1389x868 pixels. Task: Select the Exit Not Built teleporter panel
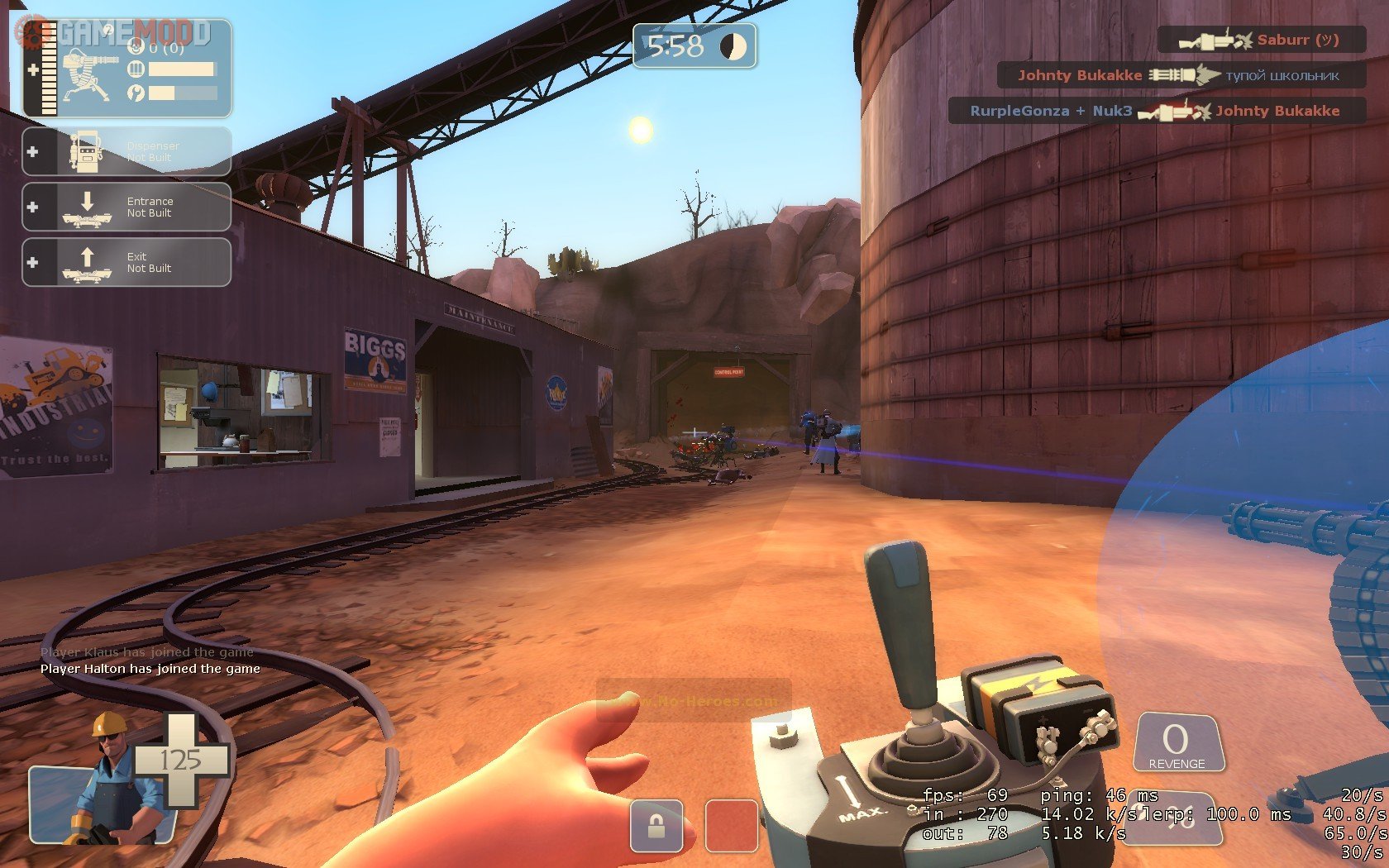click(x=126, y=262)
